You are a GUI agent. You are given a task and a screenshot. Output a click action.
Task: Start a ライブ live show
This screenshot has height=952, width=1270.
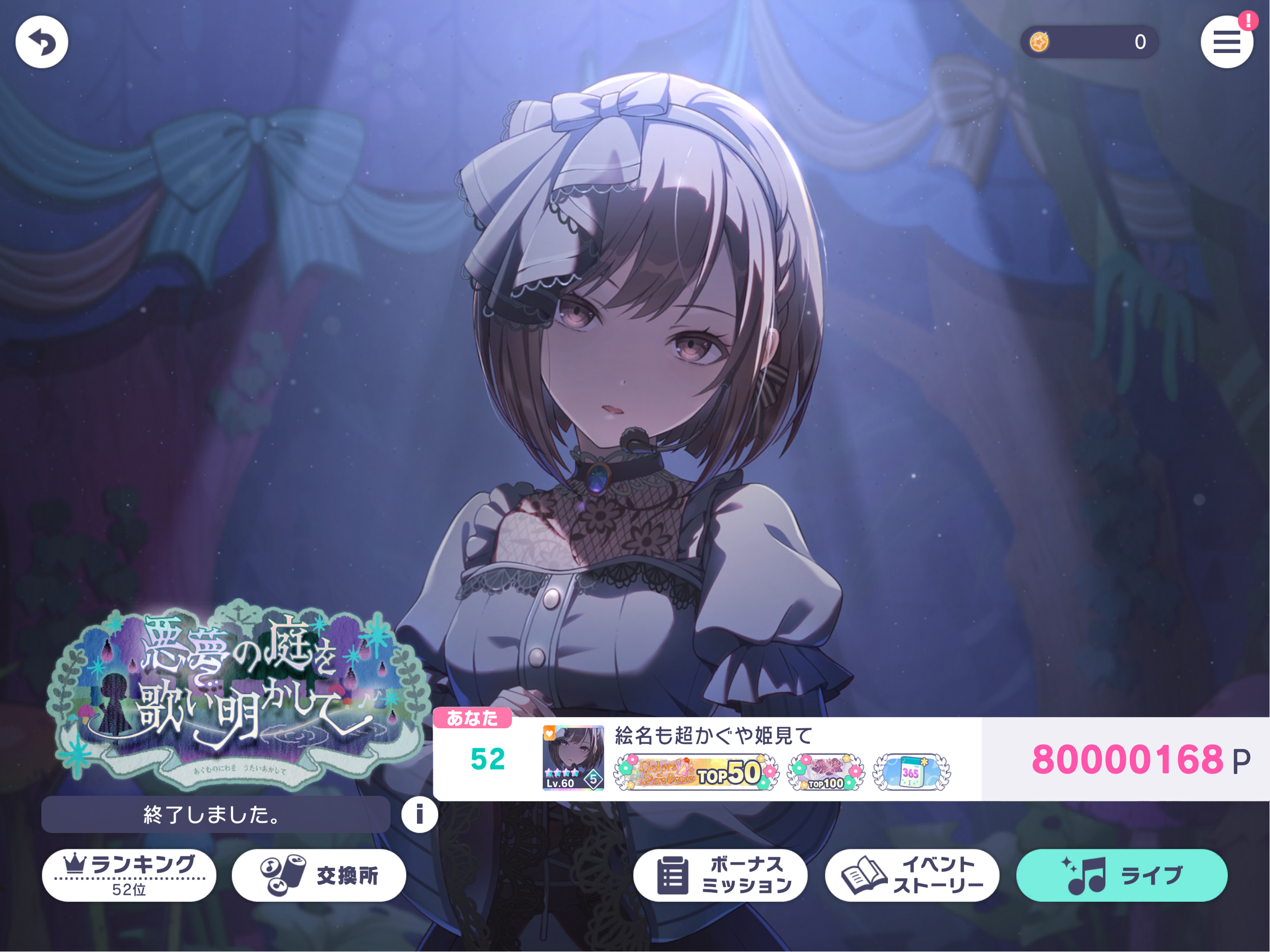[x=1121, y=875]
